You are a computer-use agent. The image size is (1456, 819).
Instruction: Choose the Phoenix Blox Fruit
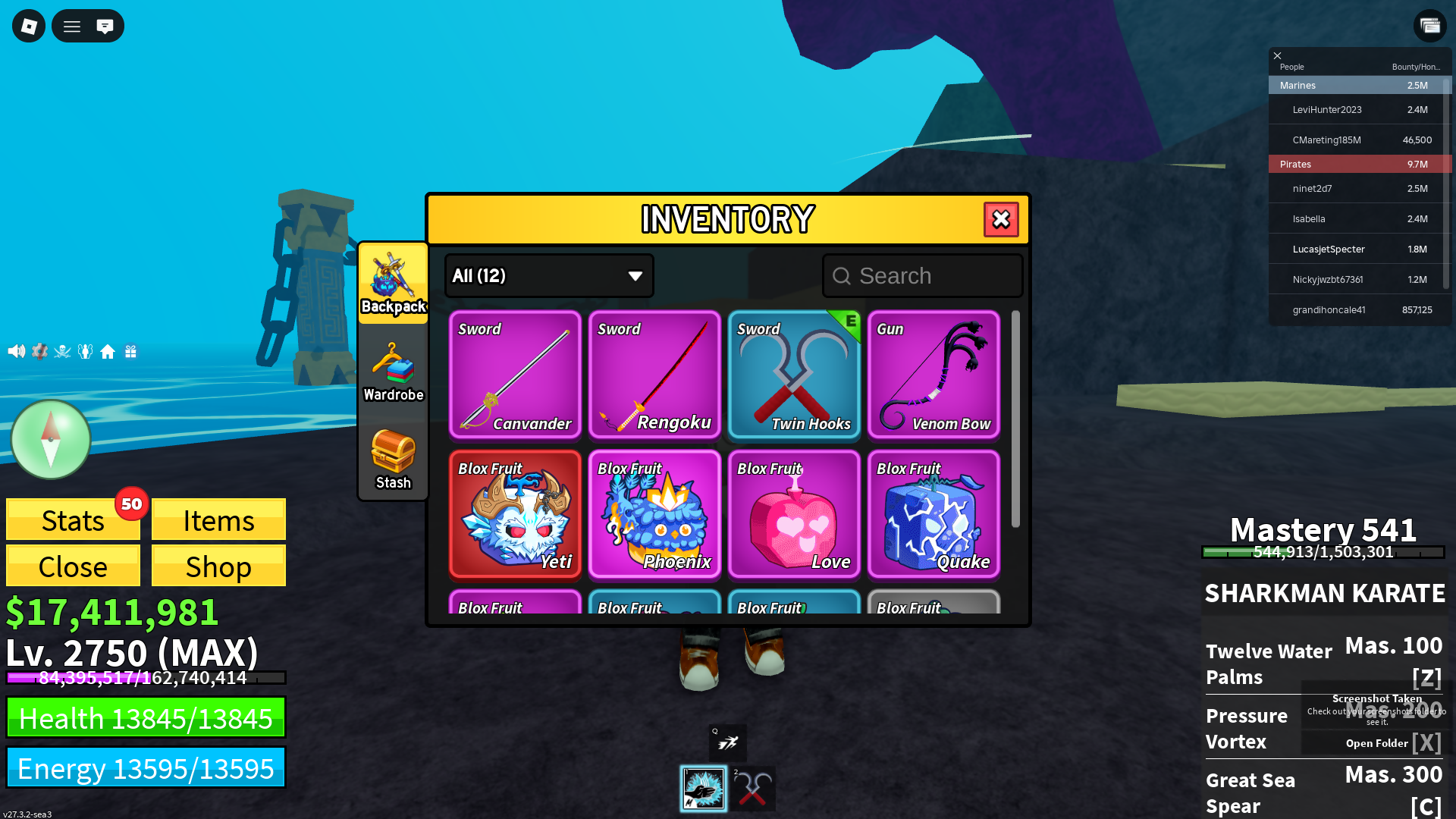pyautogui.click(x=654, y=514)
